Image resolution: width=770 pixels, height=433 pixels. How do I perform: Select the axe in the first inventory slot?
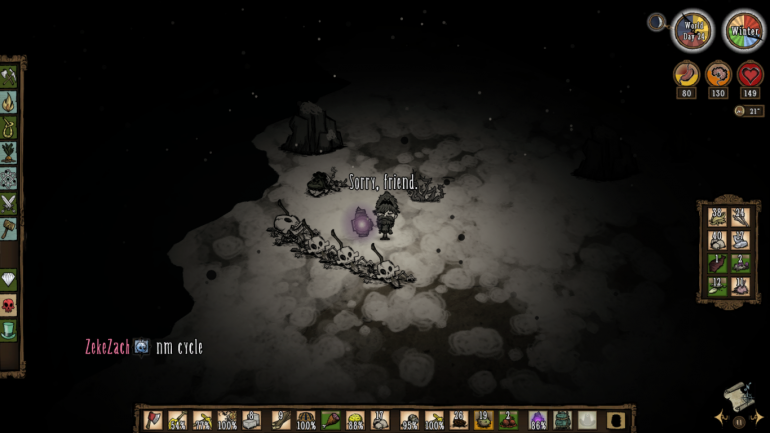[x=152, y=420]
